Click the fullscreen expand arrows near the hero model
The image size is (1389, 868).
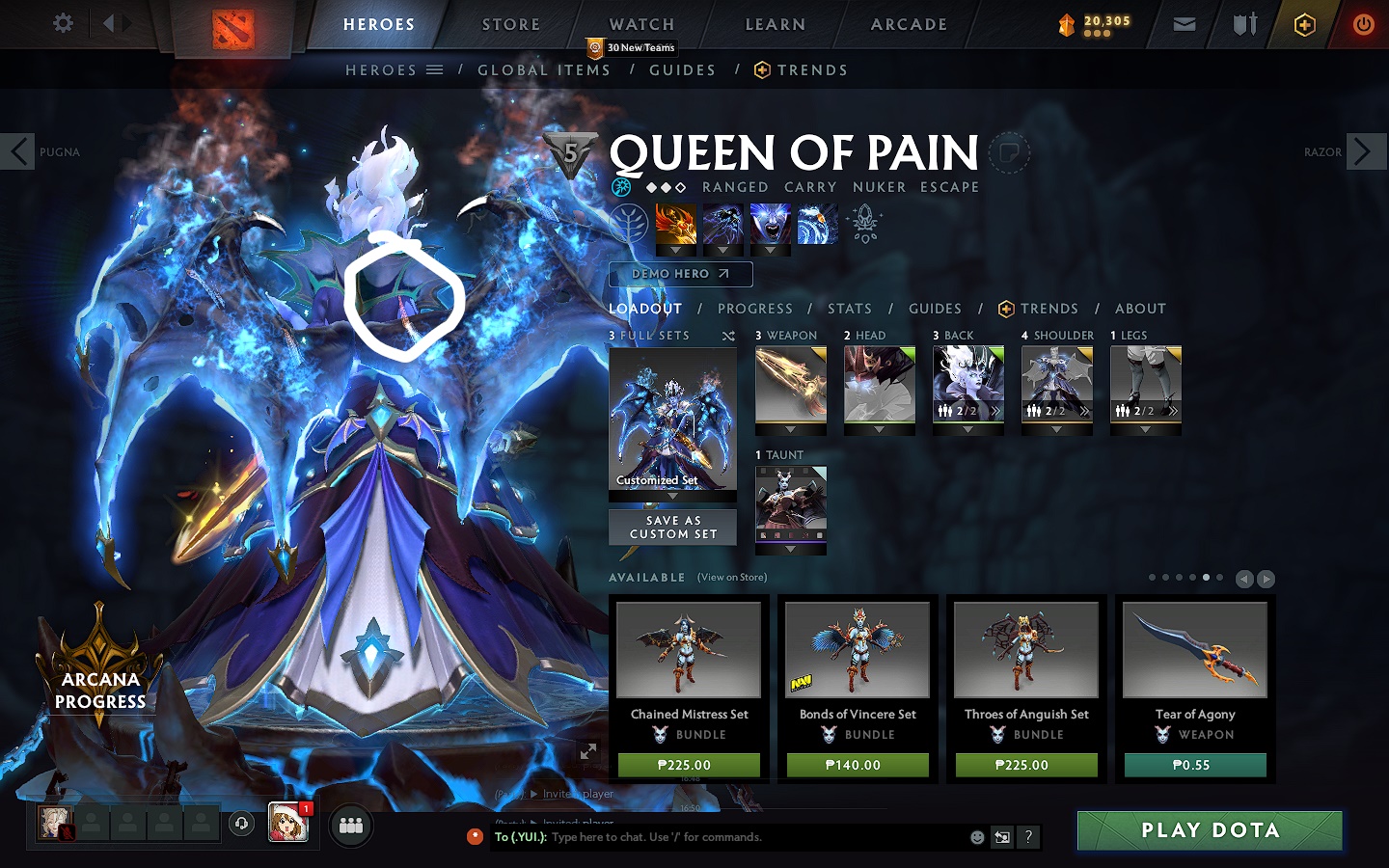pyautogui.click(x=589, y=749)
